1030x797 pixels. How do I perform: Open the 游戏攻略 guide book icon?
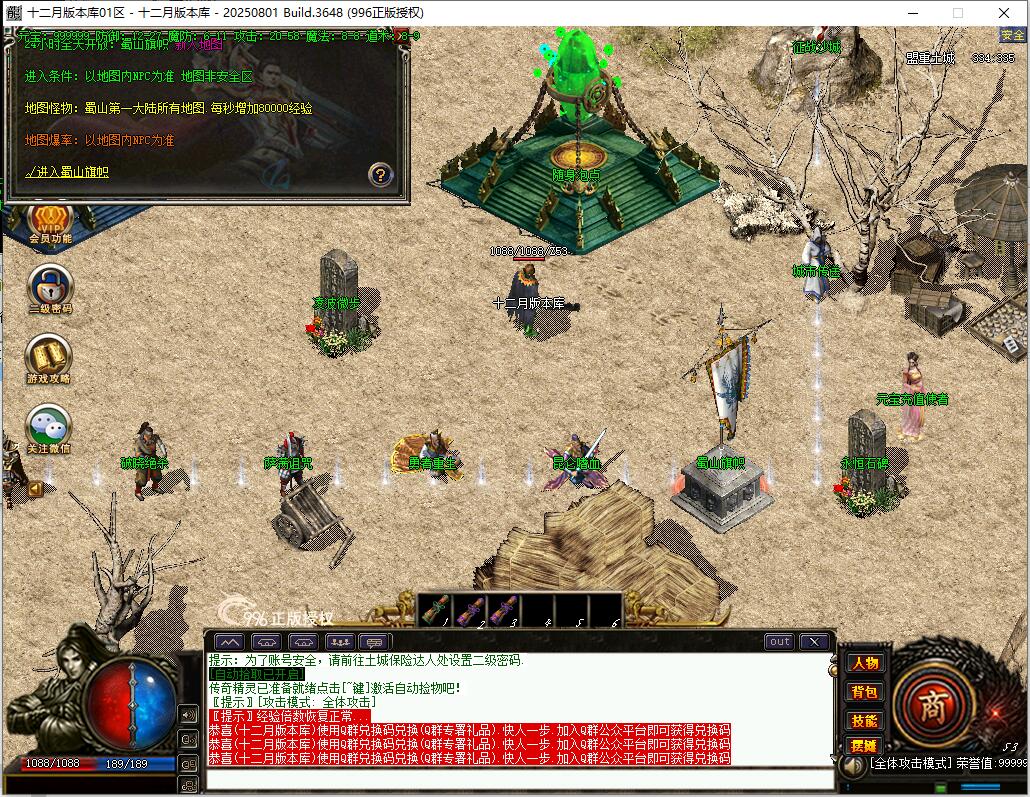point(49,358)
